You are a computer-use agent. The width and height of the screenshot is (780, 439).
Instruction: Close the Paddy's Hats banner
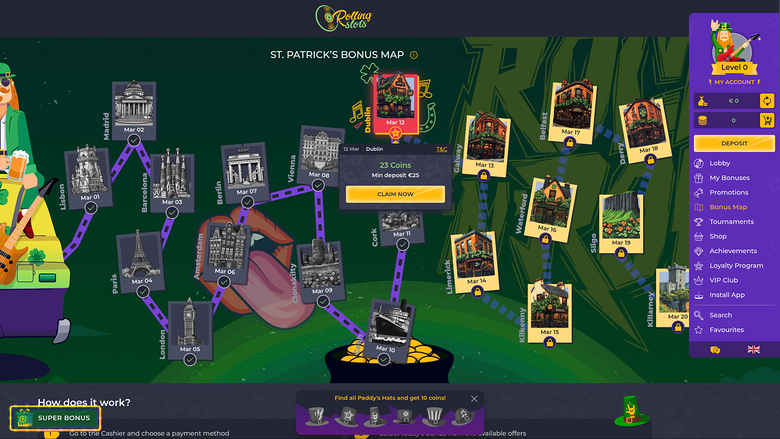[x=474, y=399]
